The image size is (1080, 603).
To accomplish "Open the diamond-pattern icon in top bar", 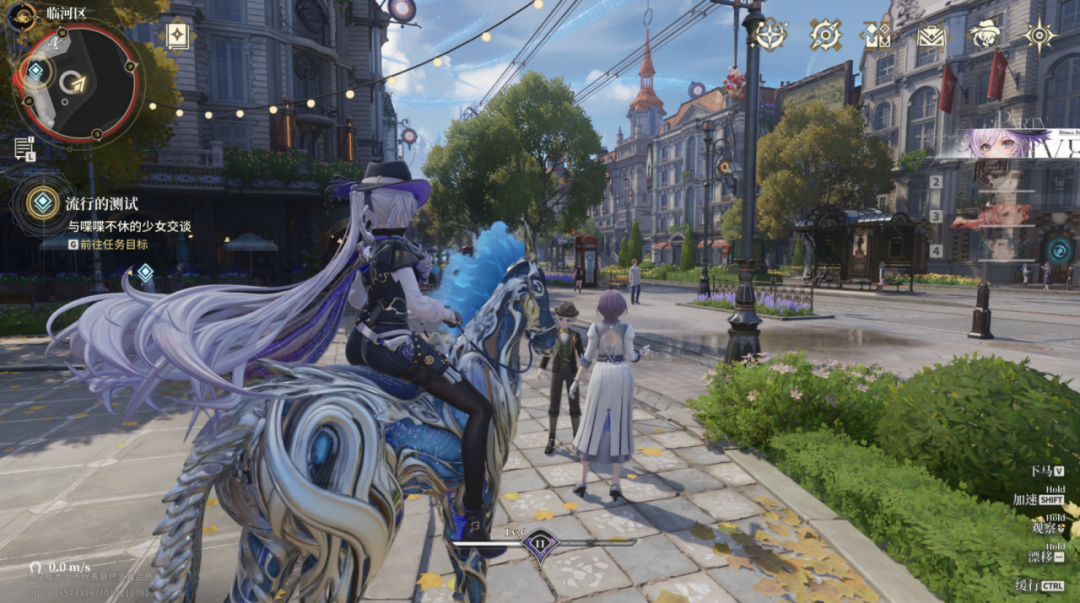I will pos(876,35).
